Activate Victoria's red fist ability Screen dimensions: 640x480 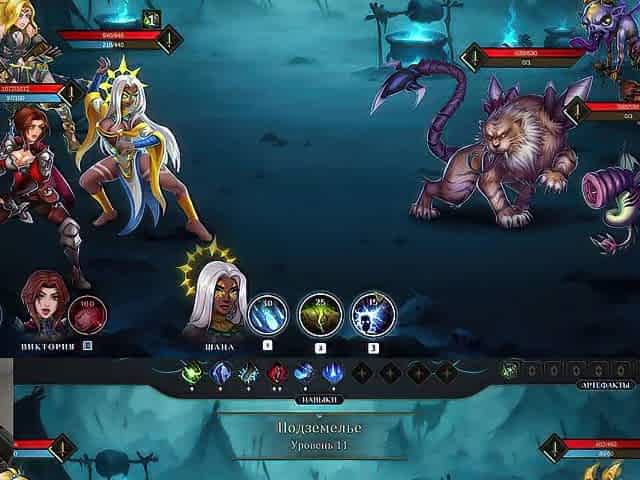tap(87, 315)
